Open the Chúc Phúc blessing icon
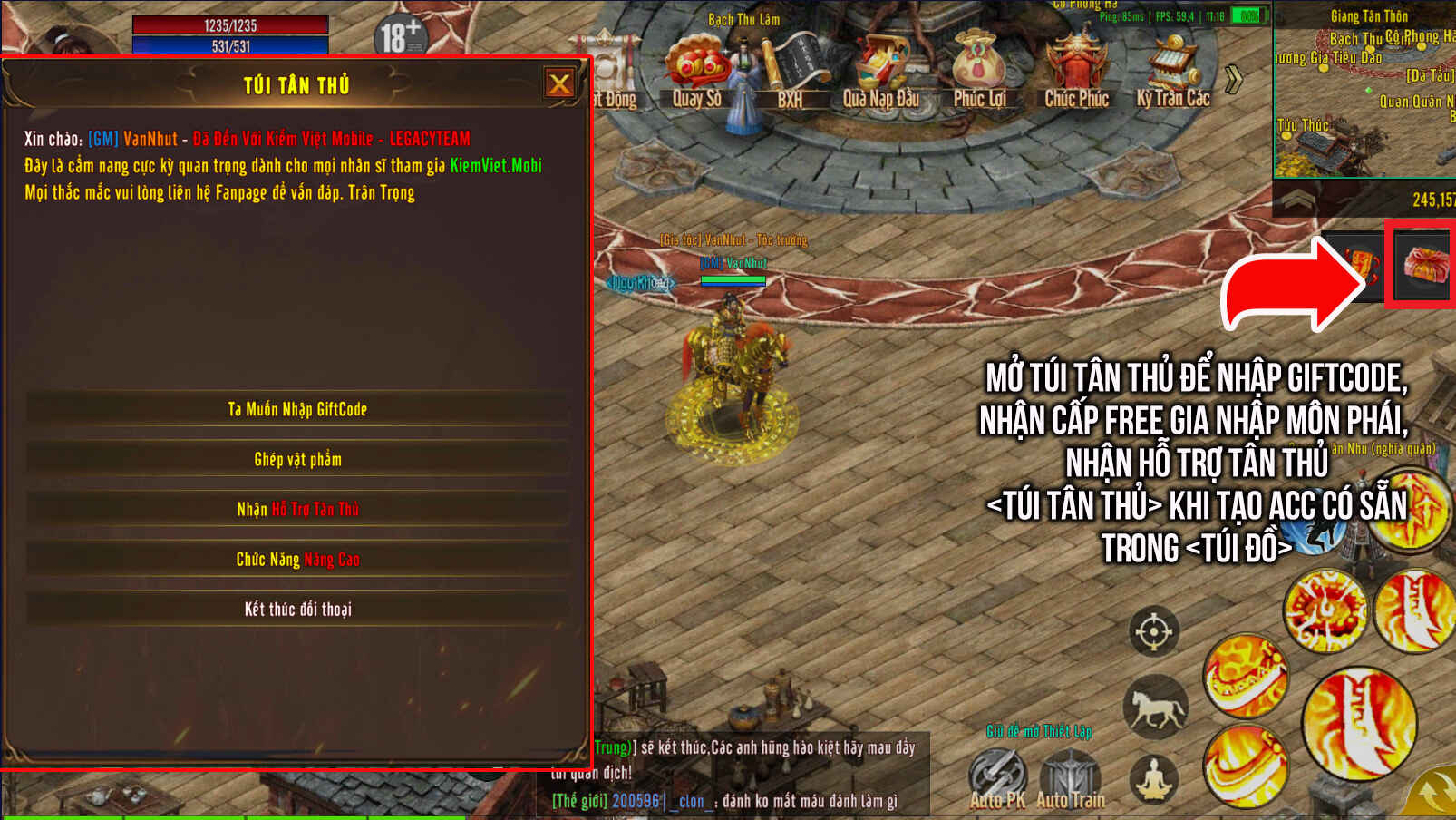 point(1076,71)
